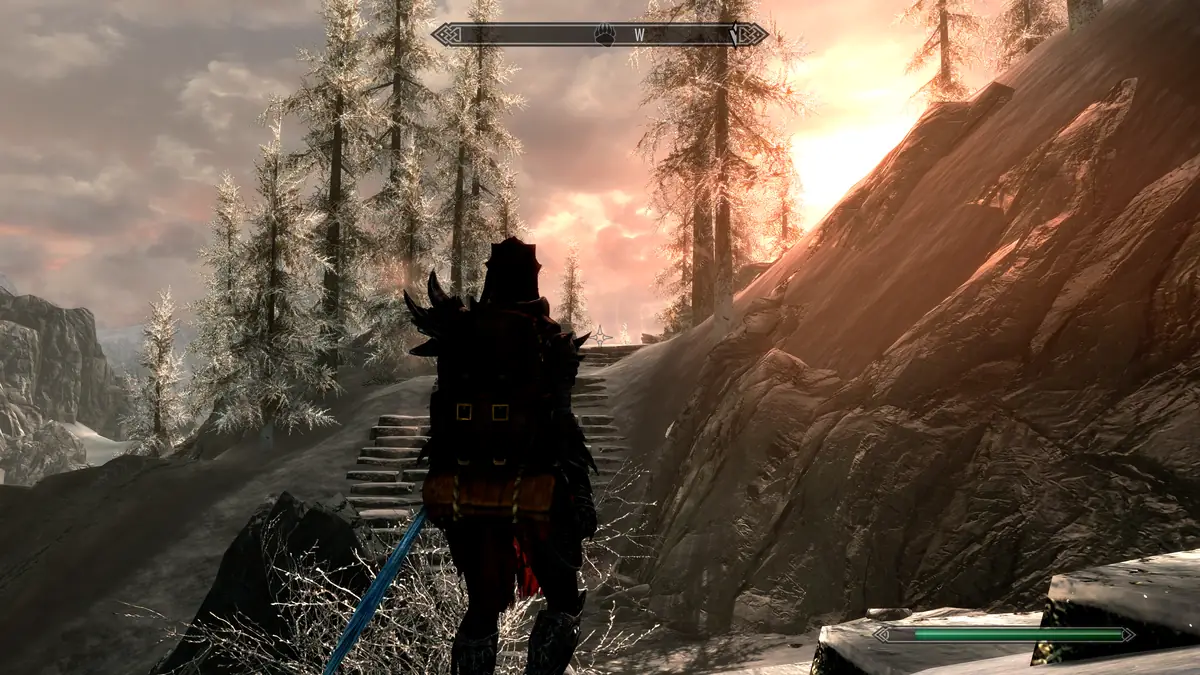Click the paw print marker on the compass
Screen dimensions: 1200x675
[x=606, y=34]
